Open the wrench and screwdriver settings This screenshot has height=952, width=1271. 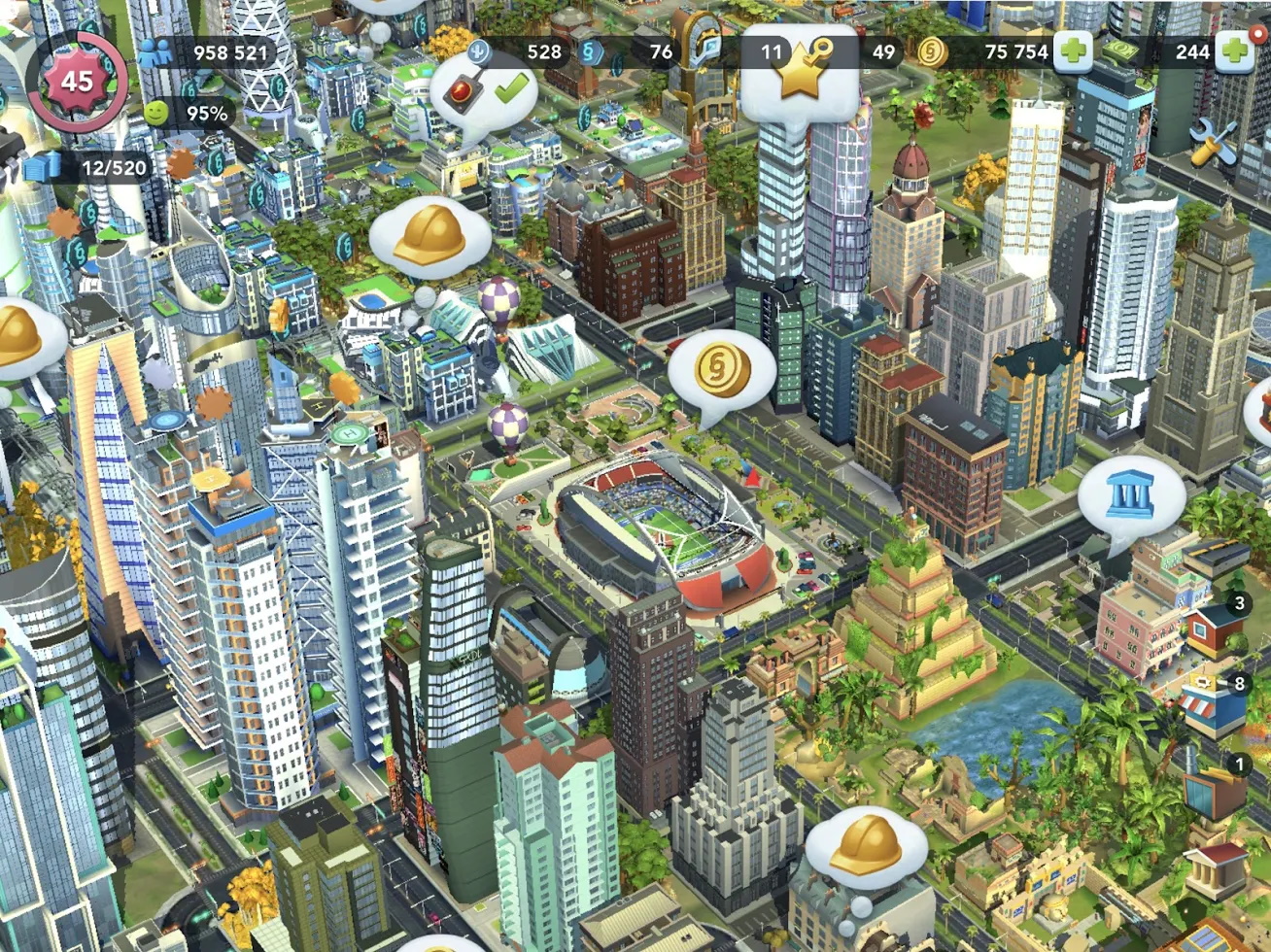[x=1213, y=145]
